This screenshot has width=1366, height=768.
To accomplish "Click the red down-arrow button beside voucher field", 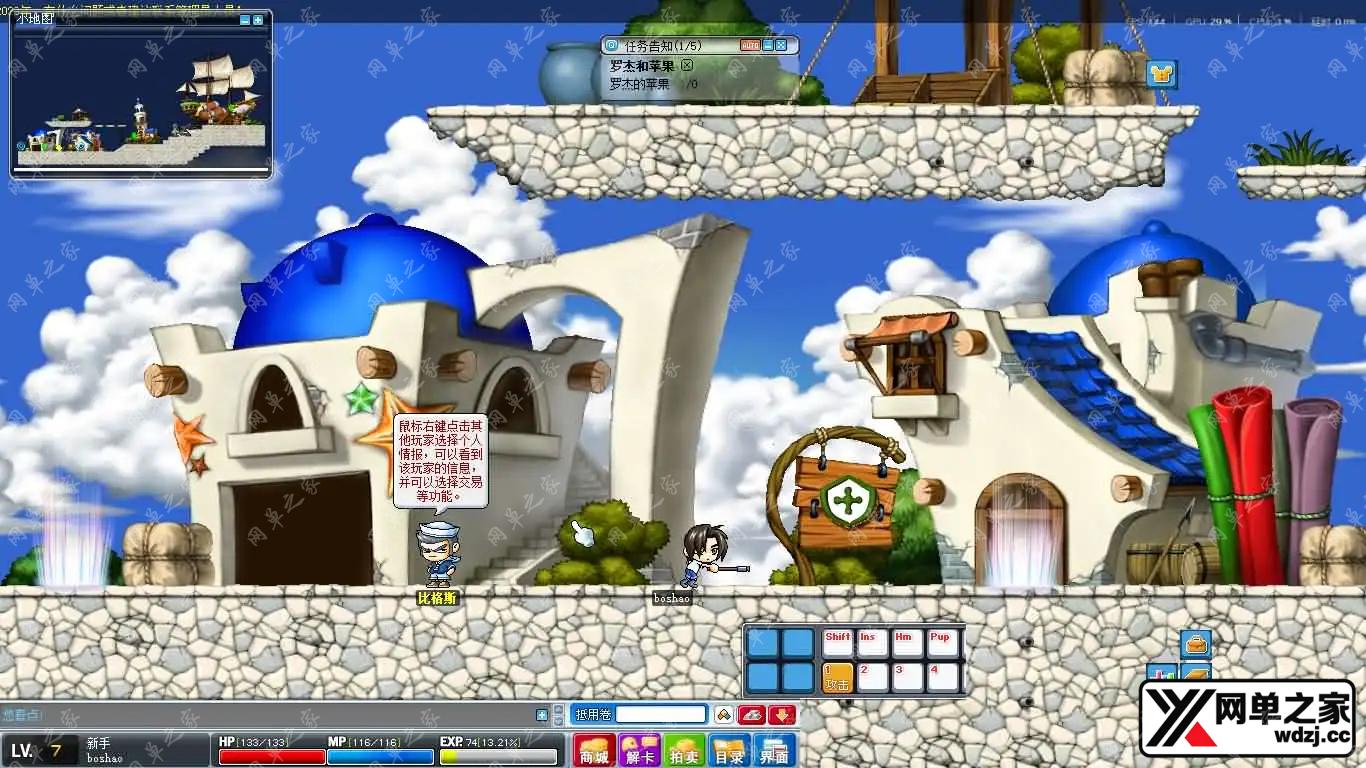I will point(782,714).
